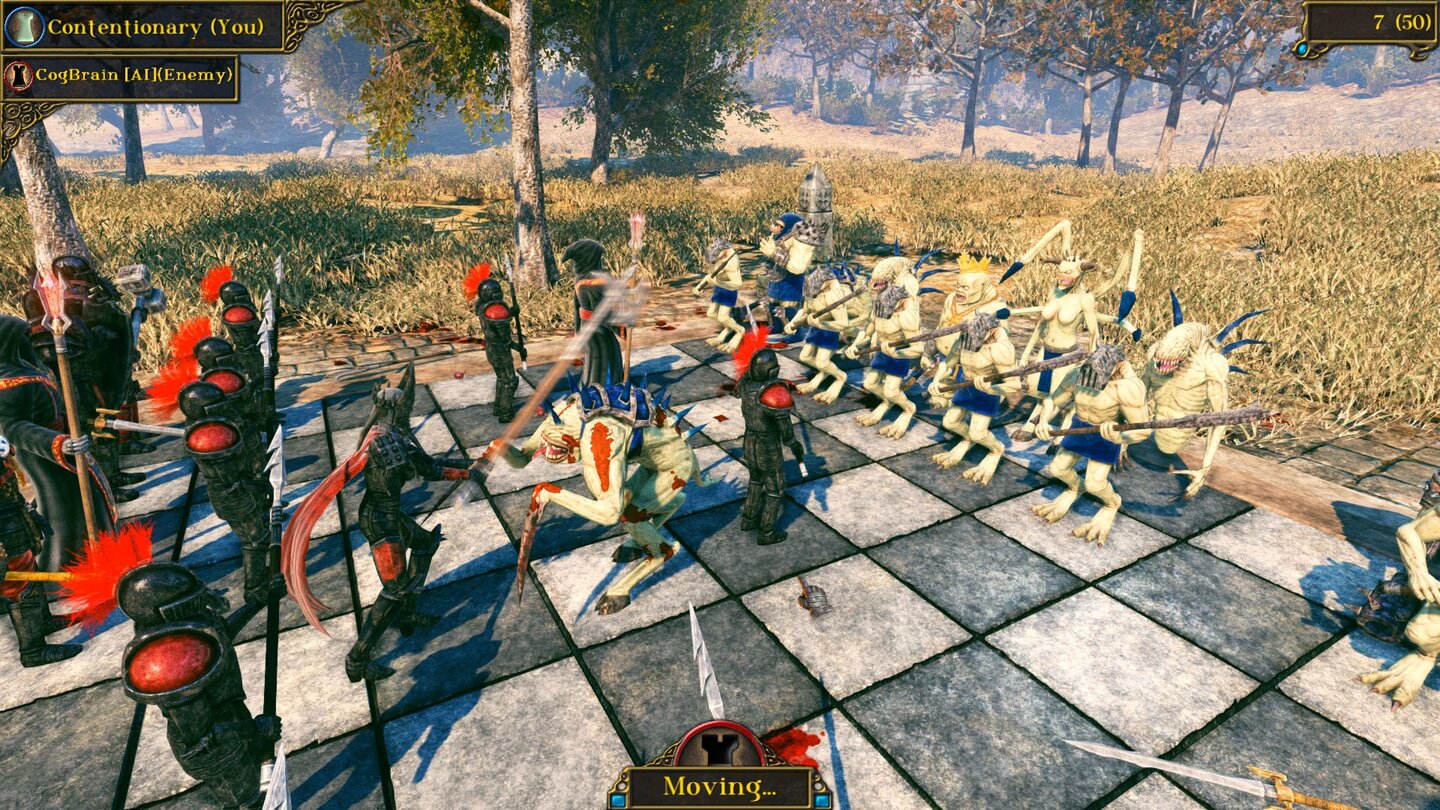This screenshot has height=810, width=1440.
Task: Click the rook medallion above the Moving banner
Action: 720,748
